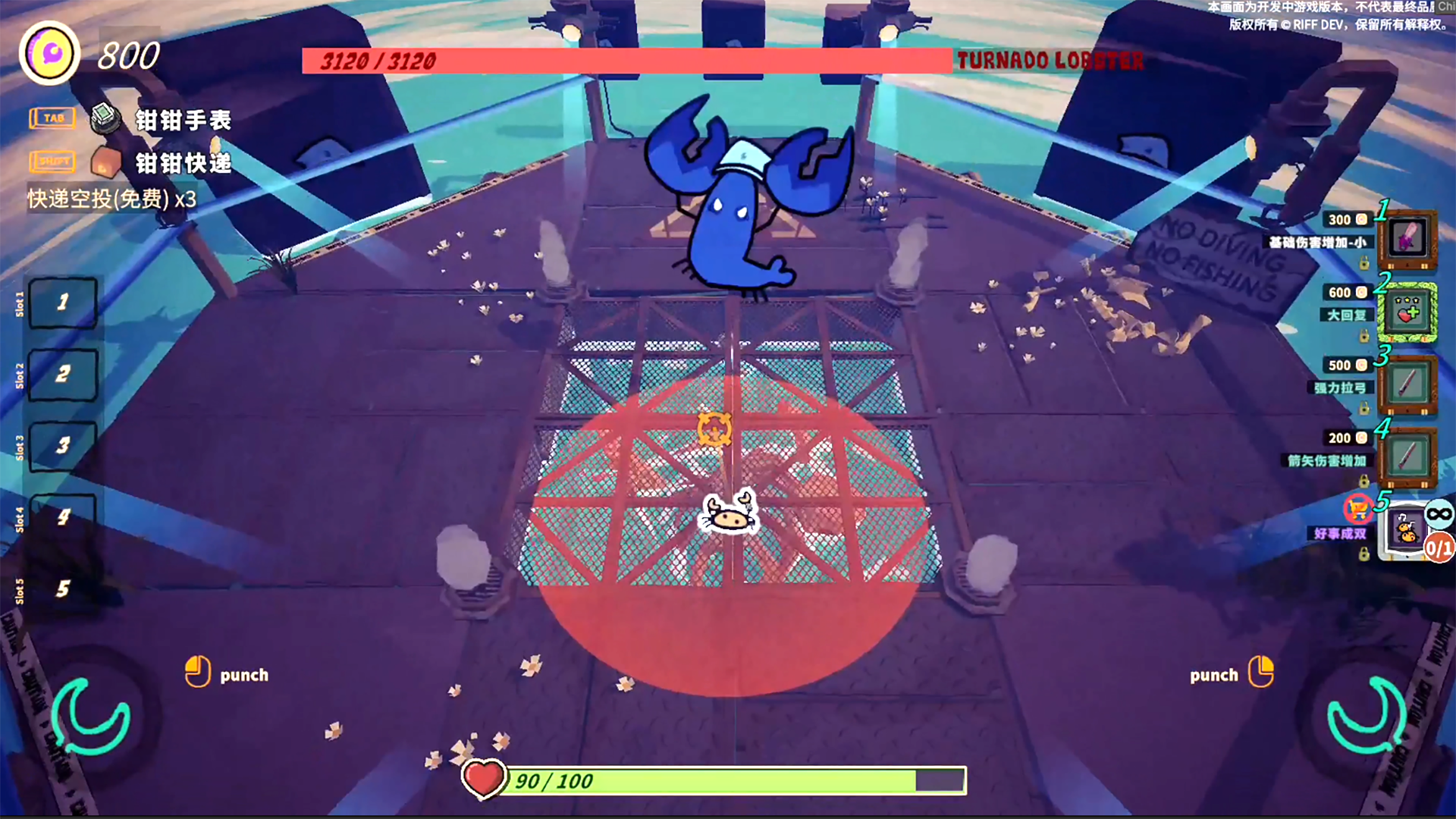Select the slot numbered 3 on the left
The height and width of the screenshot is (819, 1456).
pyautogui.click(x=63, y=445)
